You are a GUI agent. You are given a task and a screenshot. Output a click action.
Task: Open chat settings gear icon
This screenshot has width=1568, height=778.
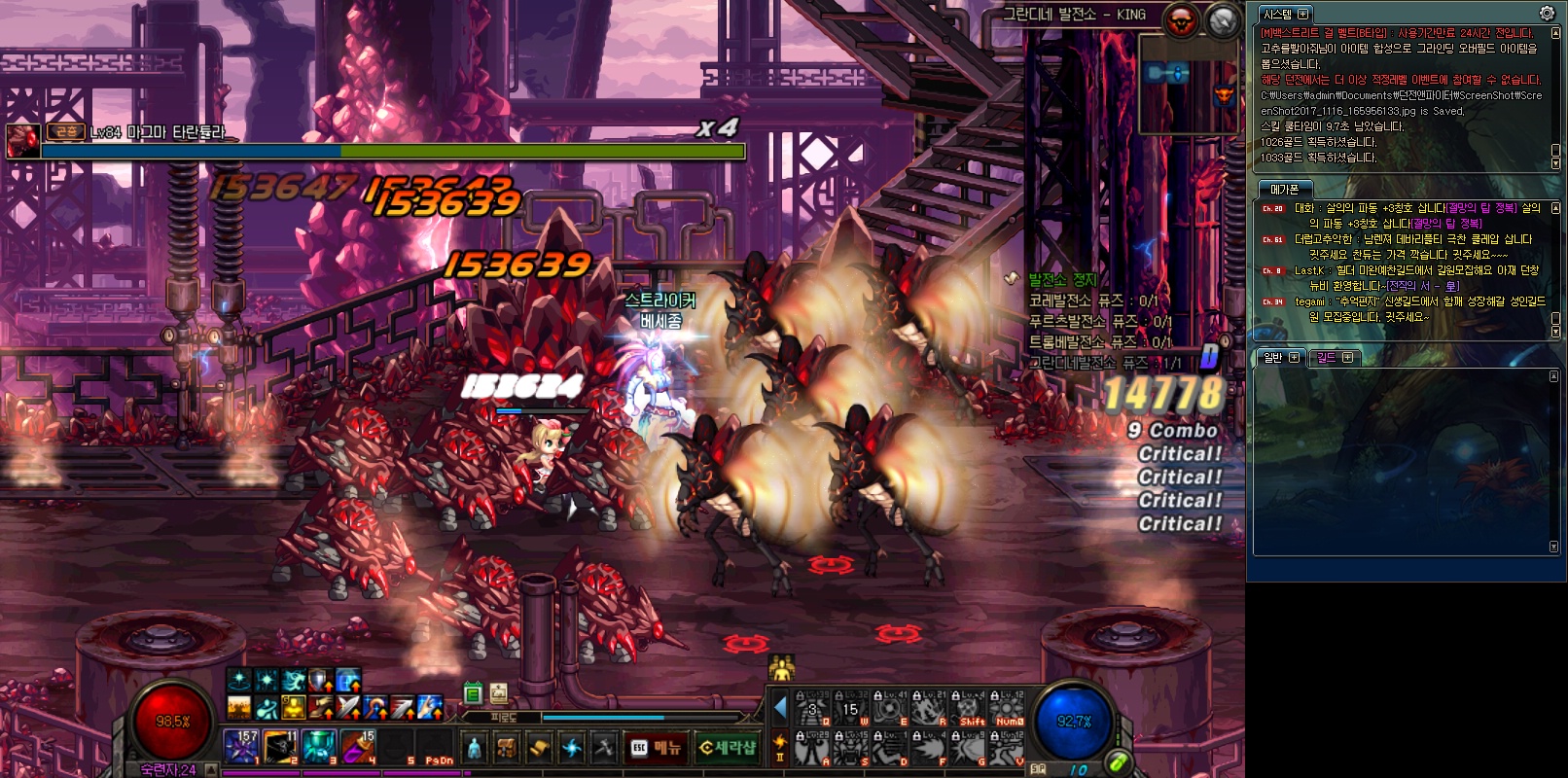point(1547,13)
